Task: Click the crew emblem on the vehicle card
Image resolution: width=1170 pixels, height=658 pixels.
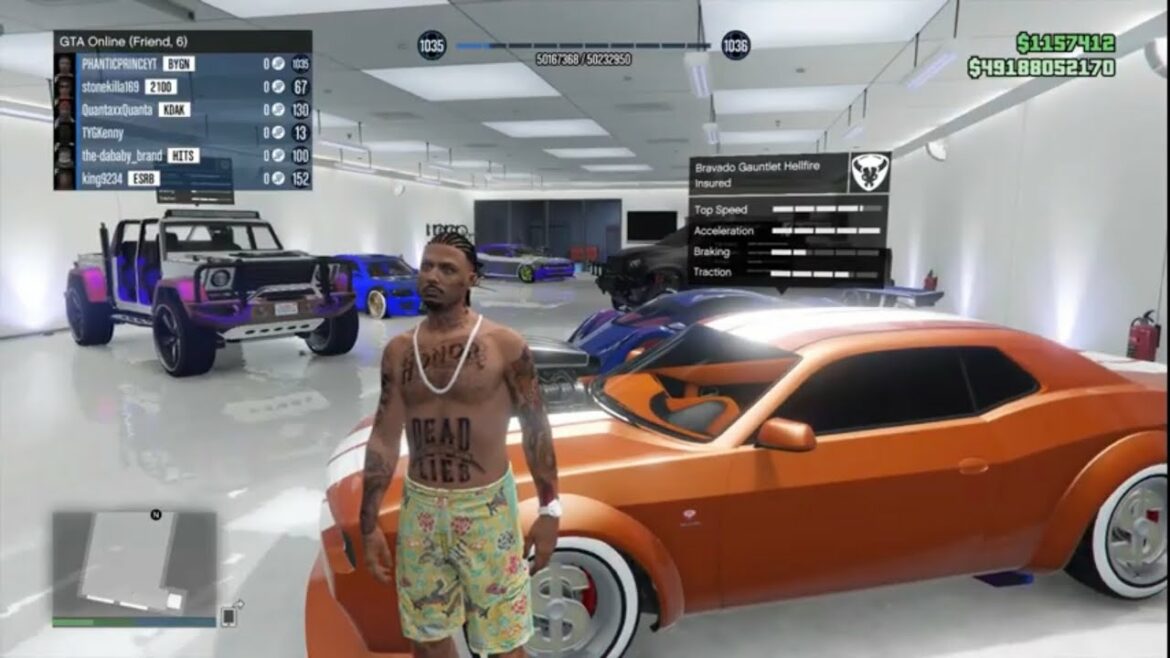Action: coord(868,173)
